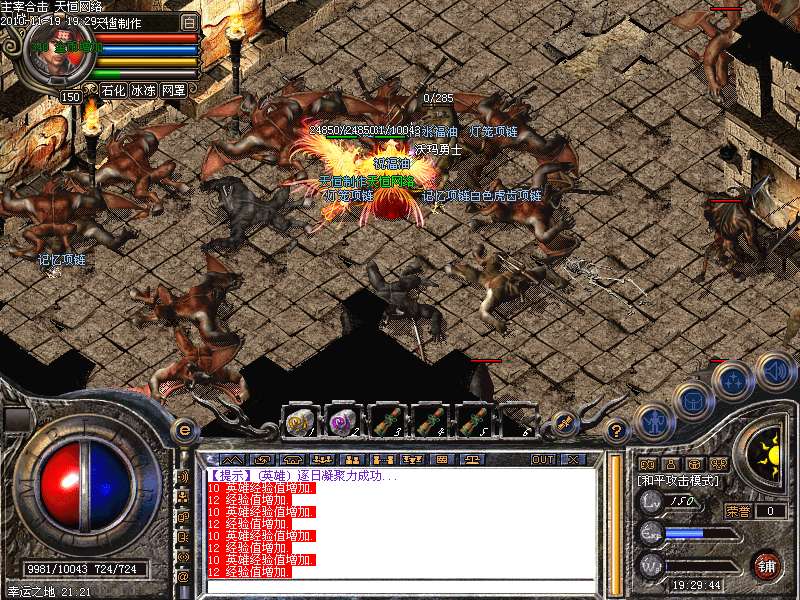Click the 网罩 status button

coord(173,91)
